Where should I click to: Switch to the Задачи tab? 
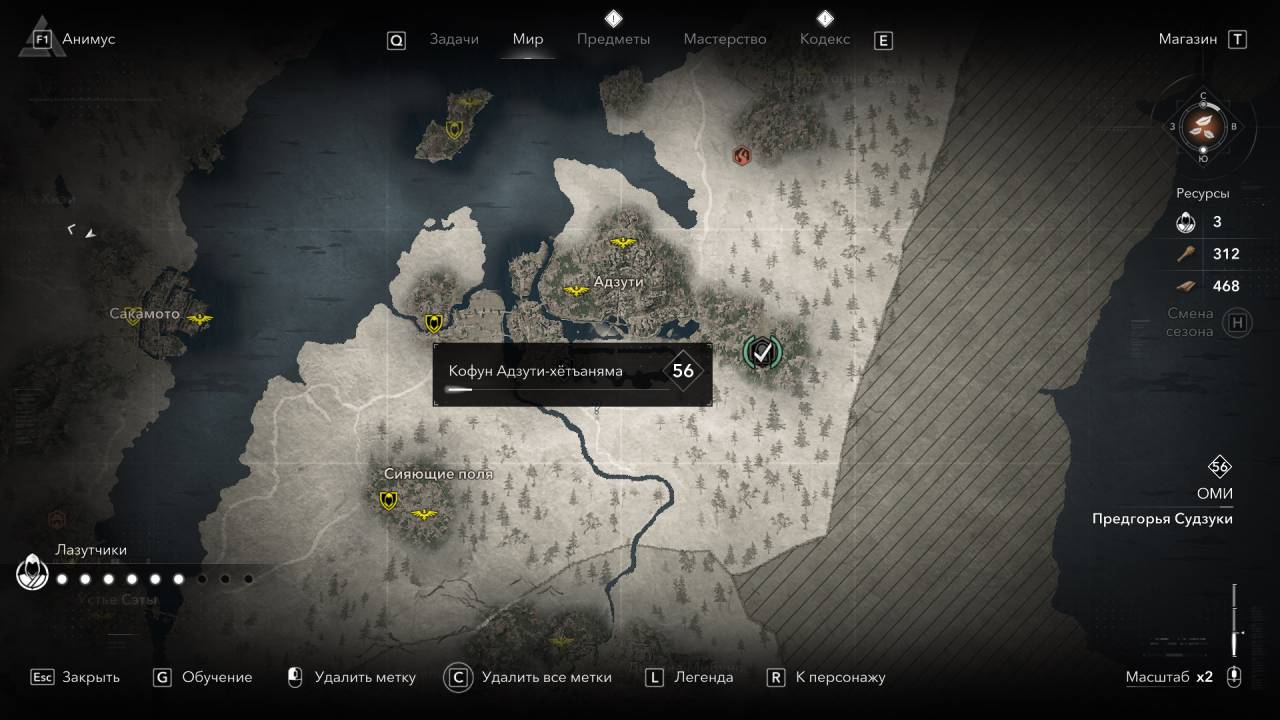tap(454, 39)
